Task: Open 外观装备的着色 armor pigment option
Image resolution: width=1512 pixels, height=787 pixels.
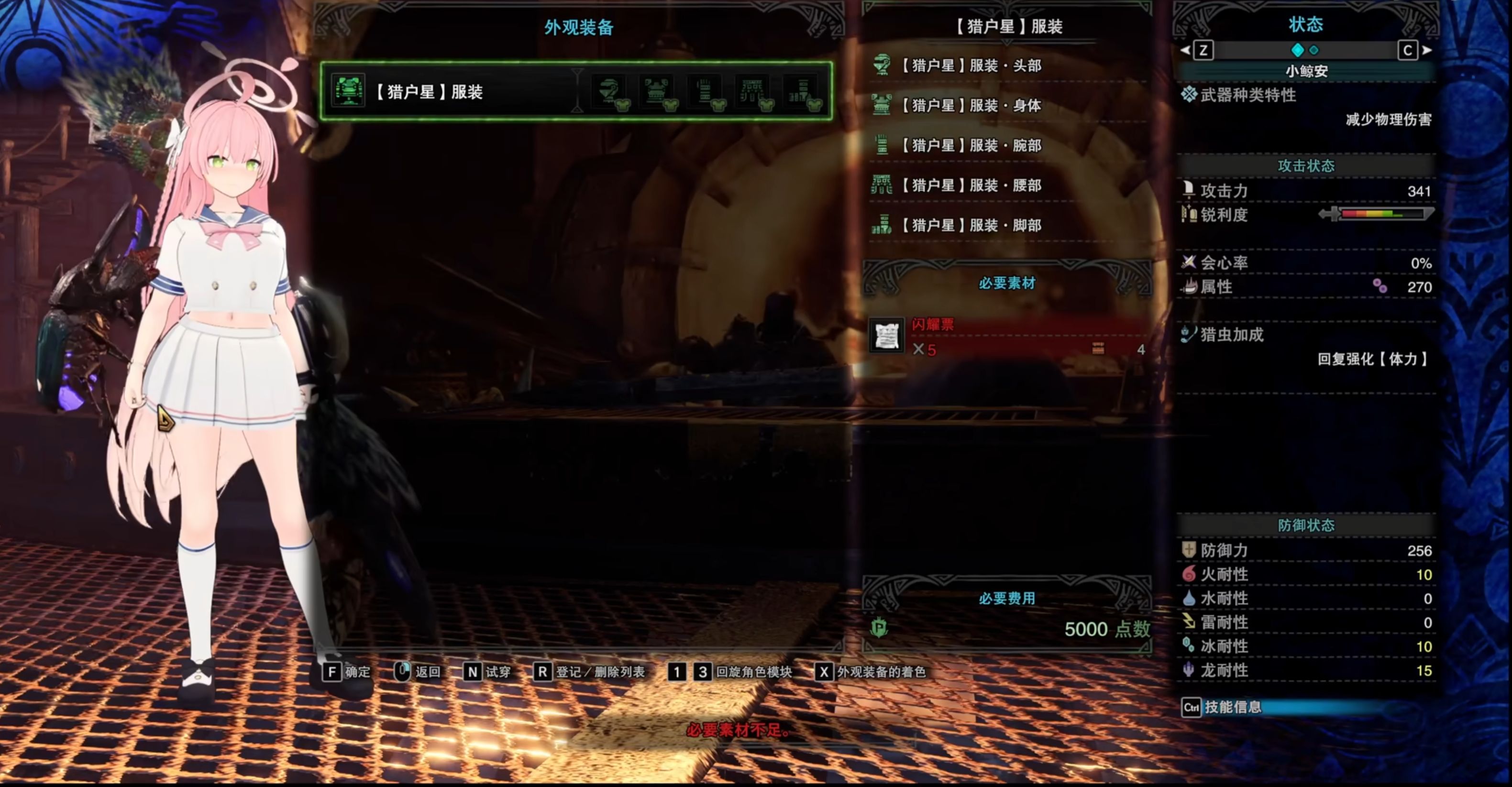Action: click(x=871, y=672)
